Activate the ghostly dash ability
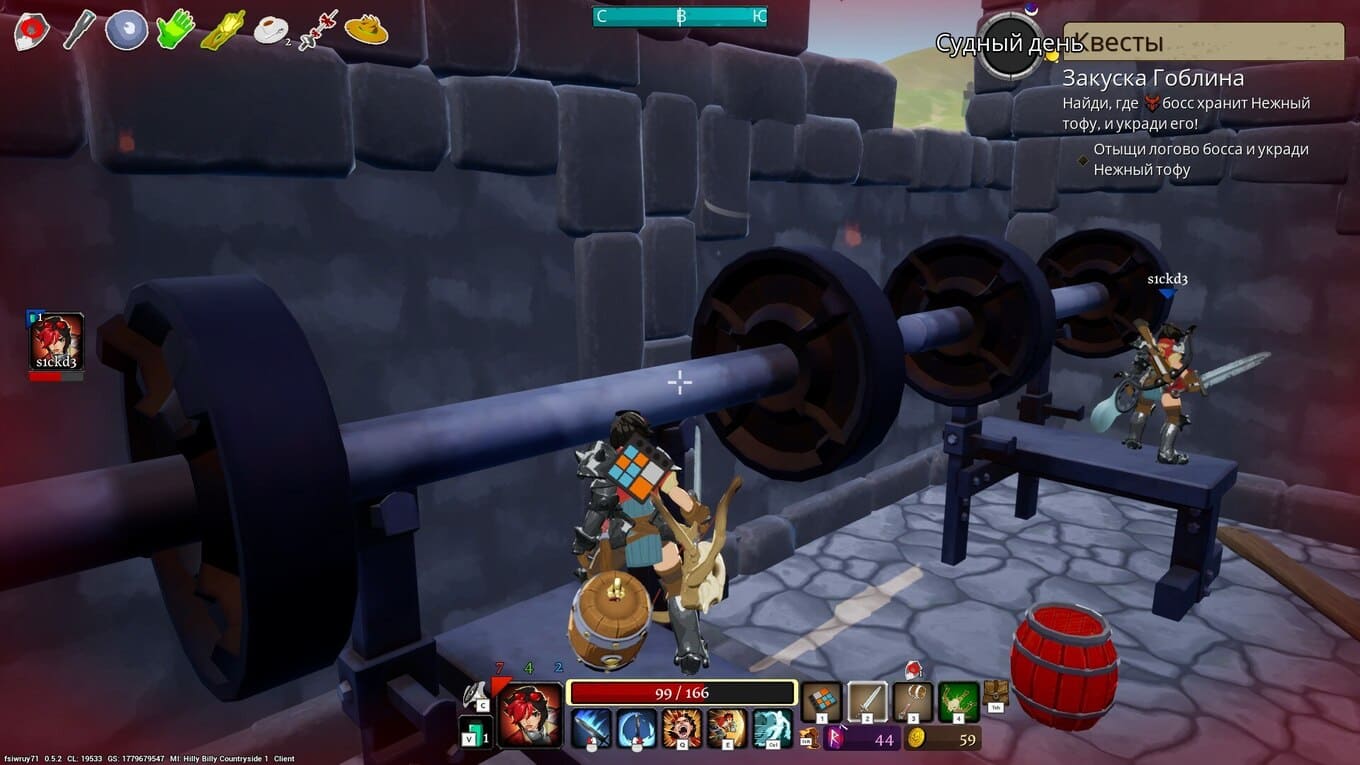The height and width of the screenshot is (765, 1360). [772, 728]
